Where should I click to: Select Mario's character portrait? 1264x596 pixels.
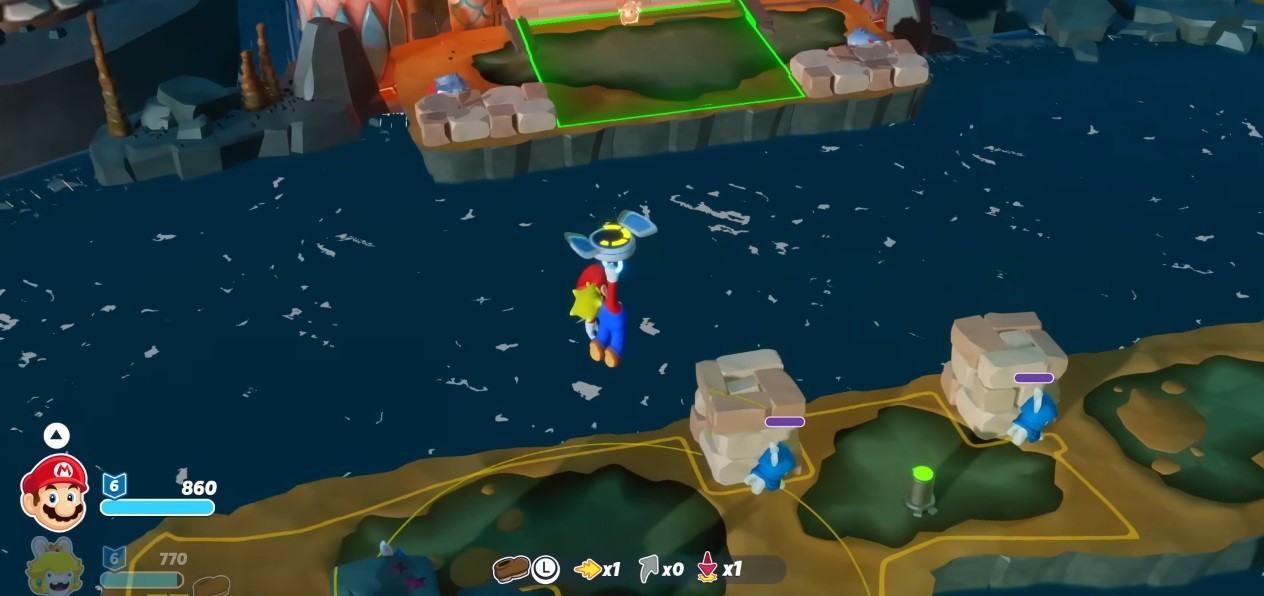point(55,492)
